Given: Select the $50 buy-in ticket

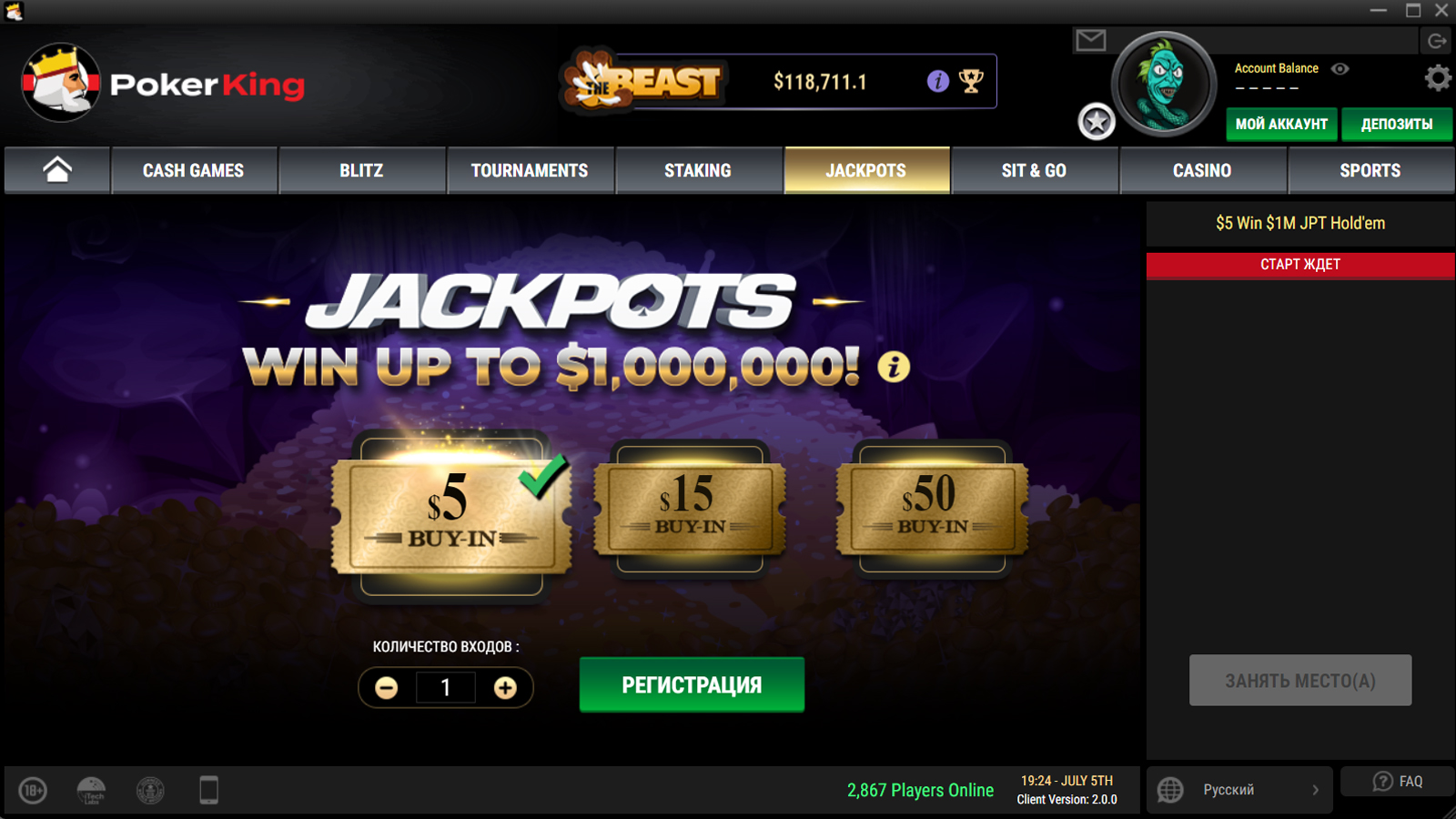Looking at the screenshot, I should point(932,506).
